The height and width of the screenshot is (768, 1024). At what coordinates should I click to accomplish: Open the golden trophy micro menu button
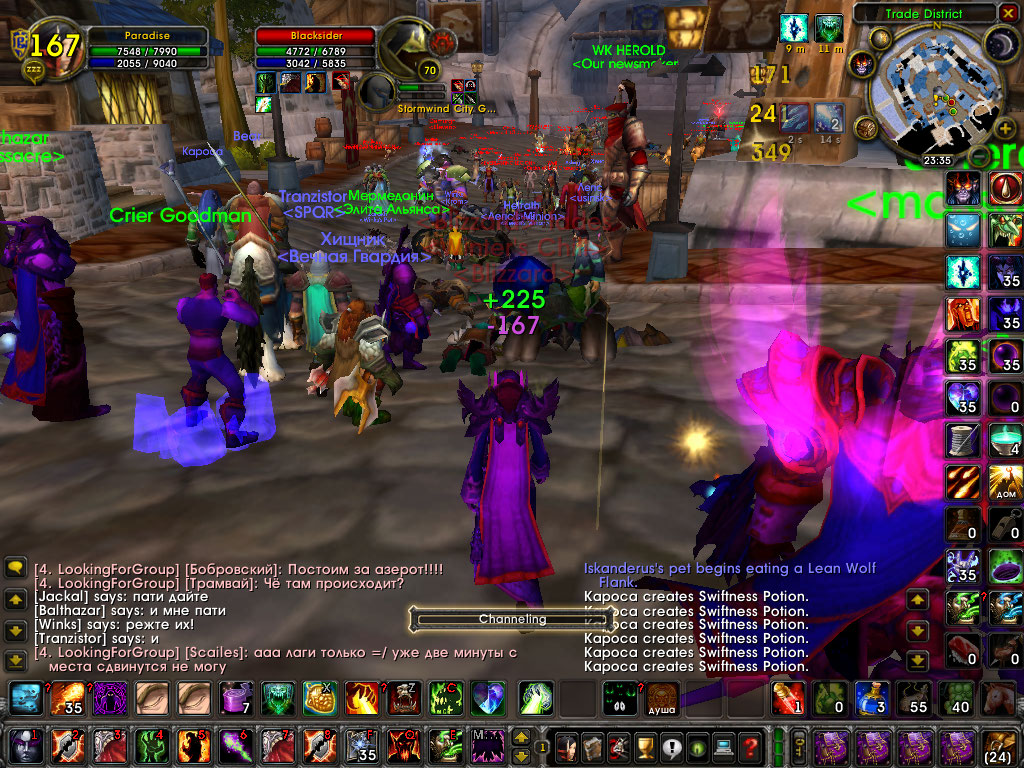coord(644,745)
